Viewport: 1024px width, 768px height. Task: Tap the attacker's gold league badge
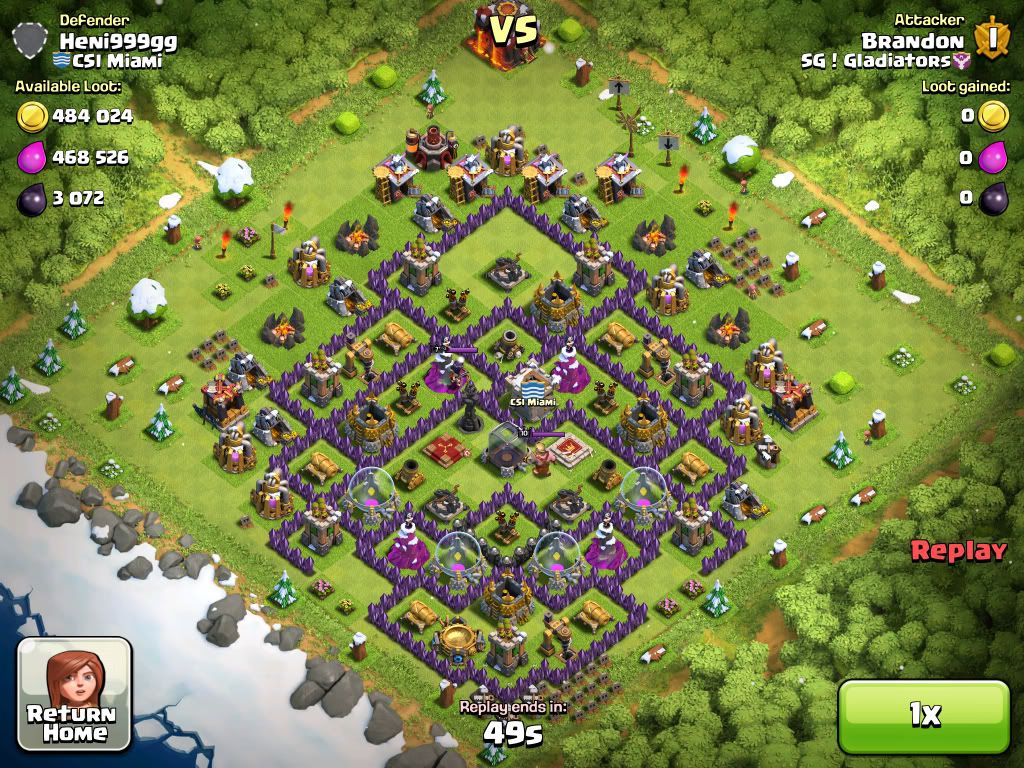point(992,39)
